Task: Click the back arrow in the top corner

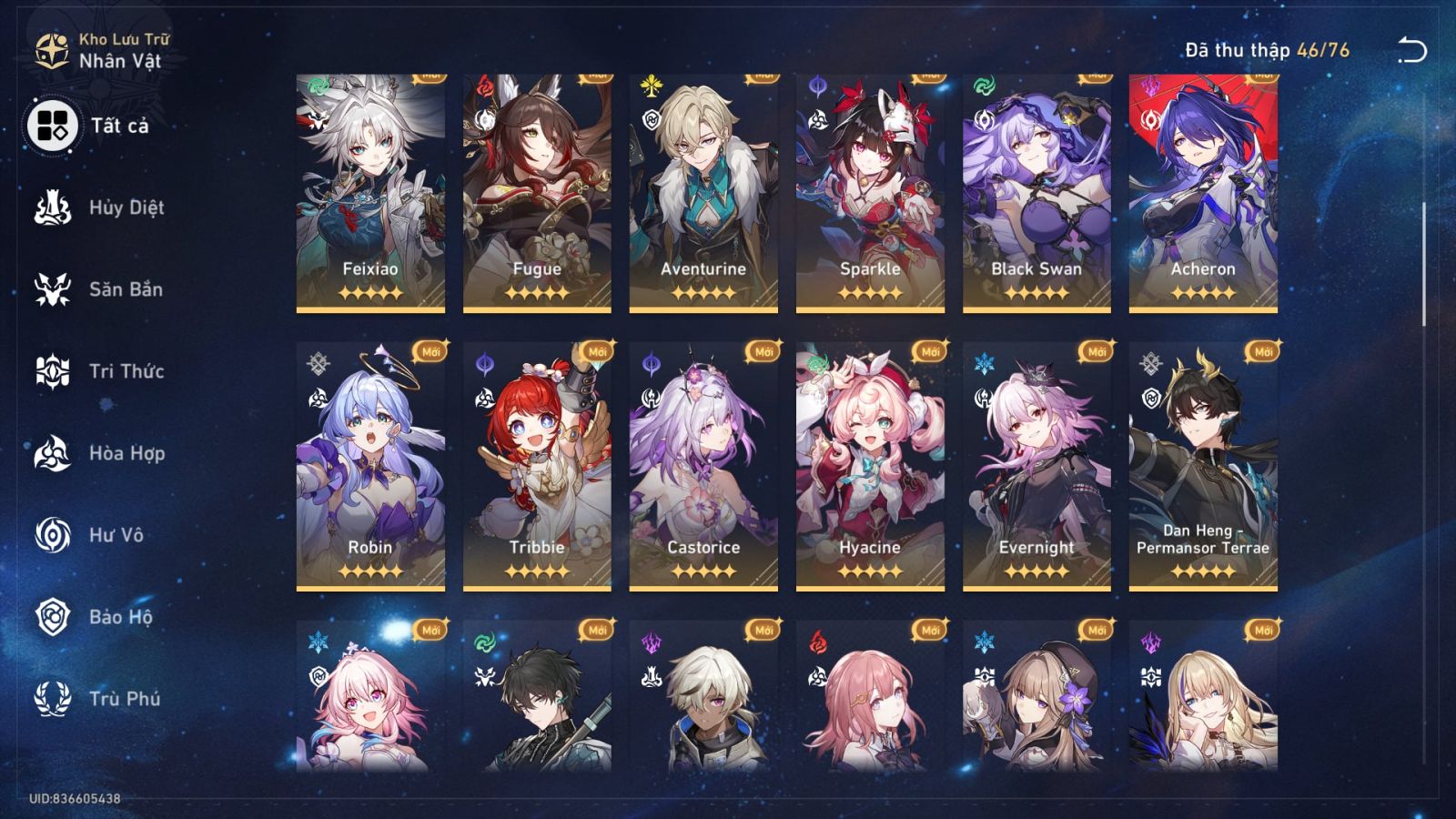Action: [1412, 47]
